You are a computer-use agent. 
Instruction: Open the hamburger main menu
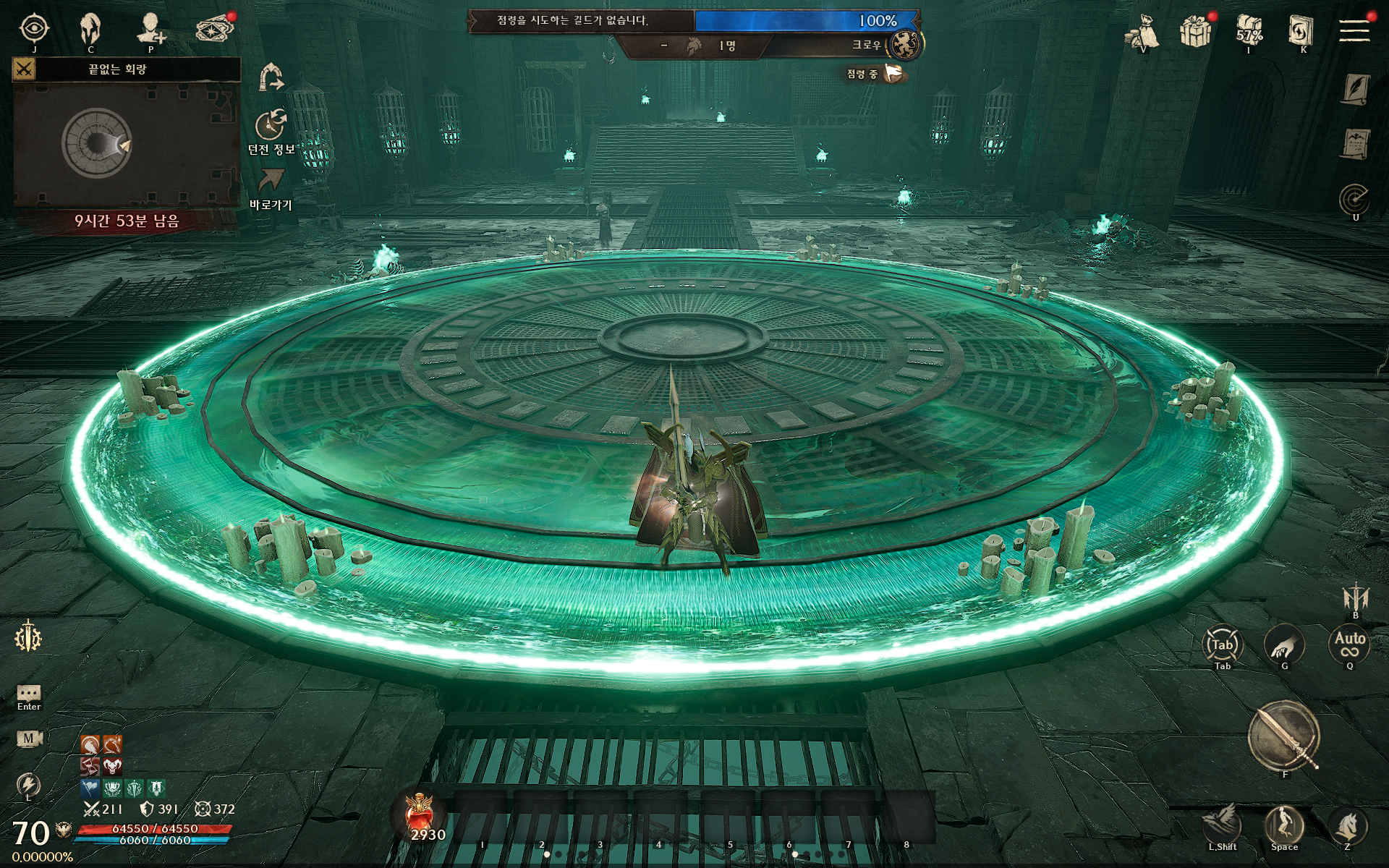[x=1354, y=30]
